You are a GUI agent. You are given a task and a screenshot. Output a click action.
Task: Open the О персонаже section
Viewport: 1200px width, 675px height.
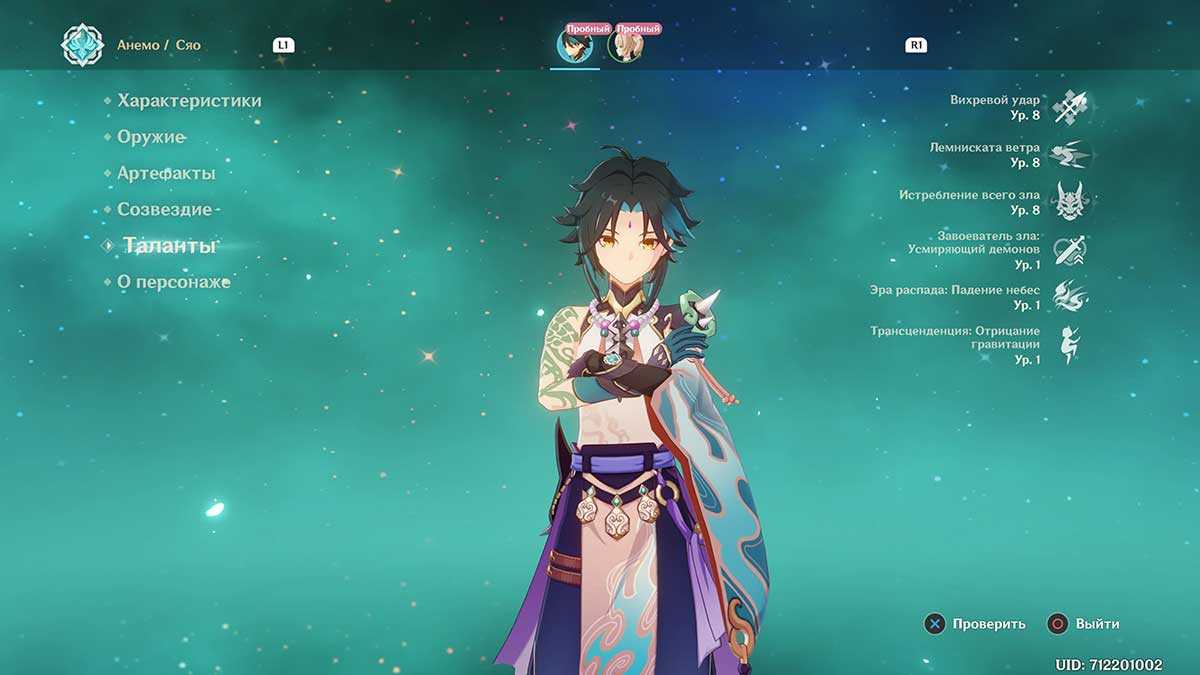173,282
